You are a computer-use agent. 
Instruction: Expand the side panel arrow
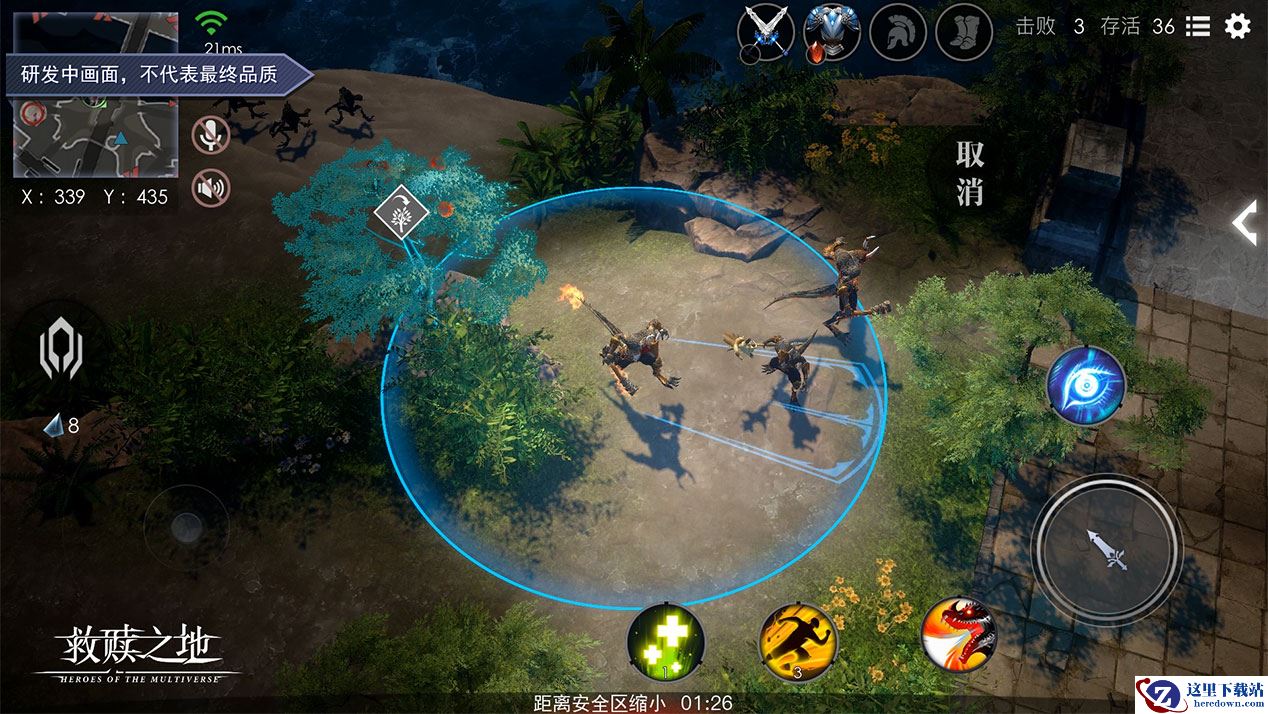[1245, 223]
